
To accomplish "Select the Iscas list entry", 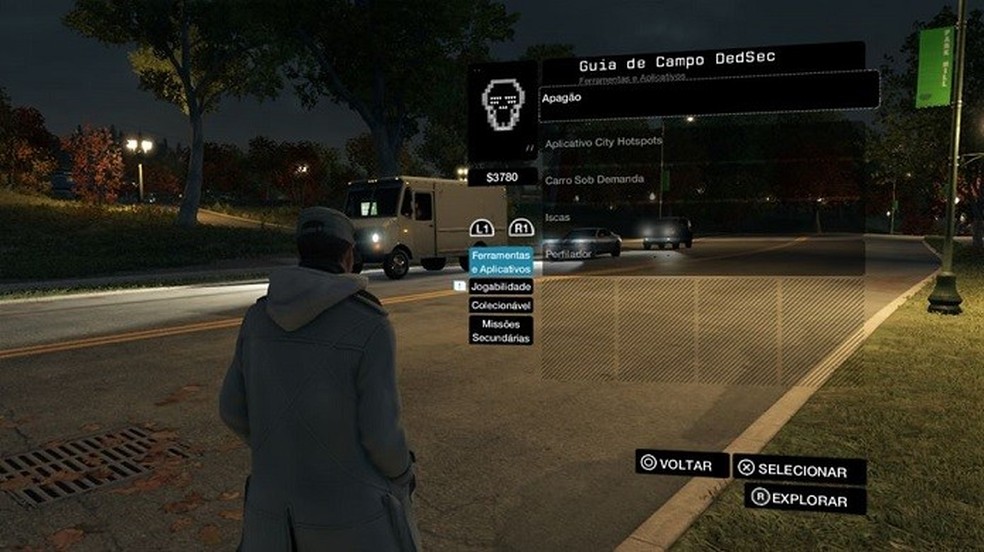I will tap(702, 217).
